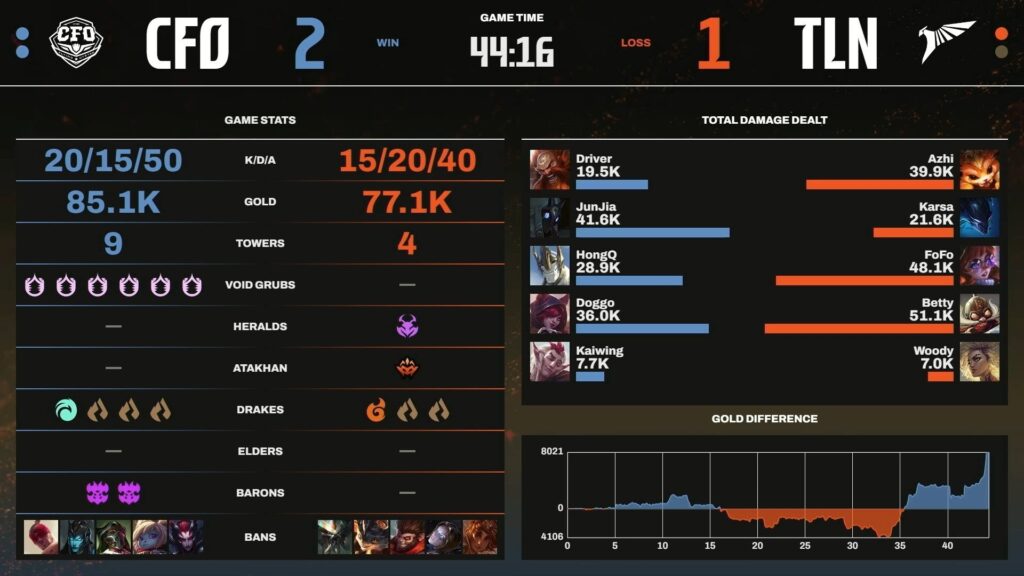Select Doggo's champion portrait
The width and height of the screenshot is (1024, 576).
(x=549, y=313)
